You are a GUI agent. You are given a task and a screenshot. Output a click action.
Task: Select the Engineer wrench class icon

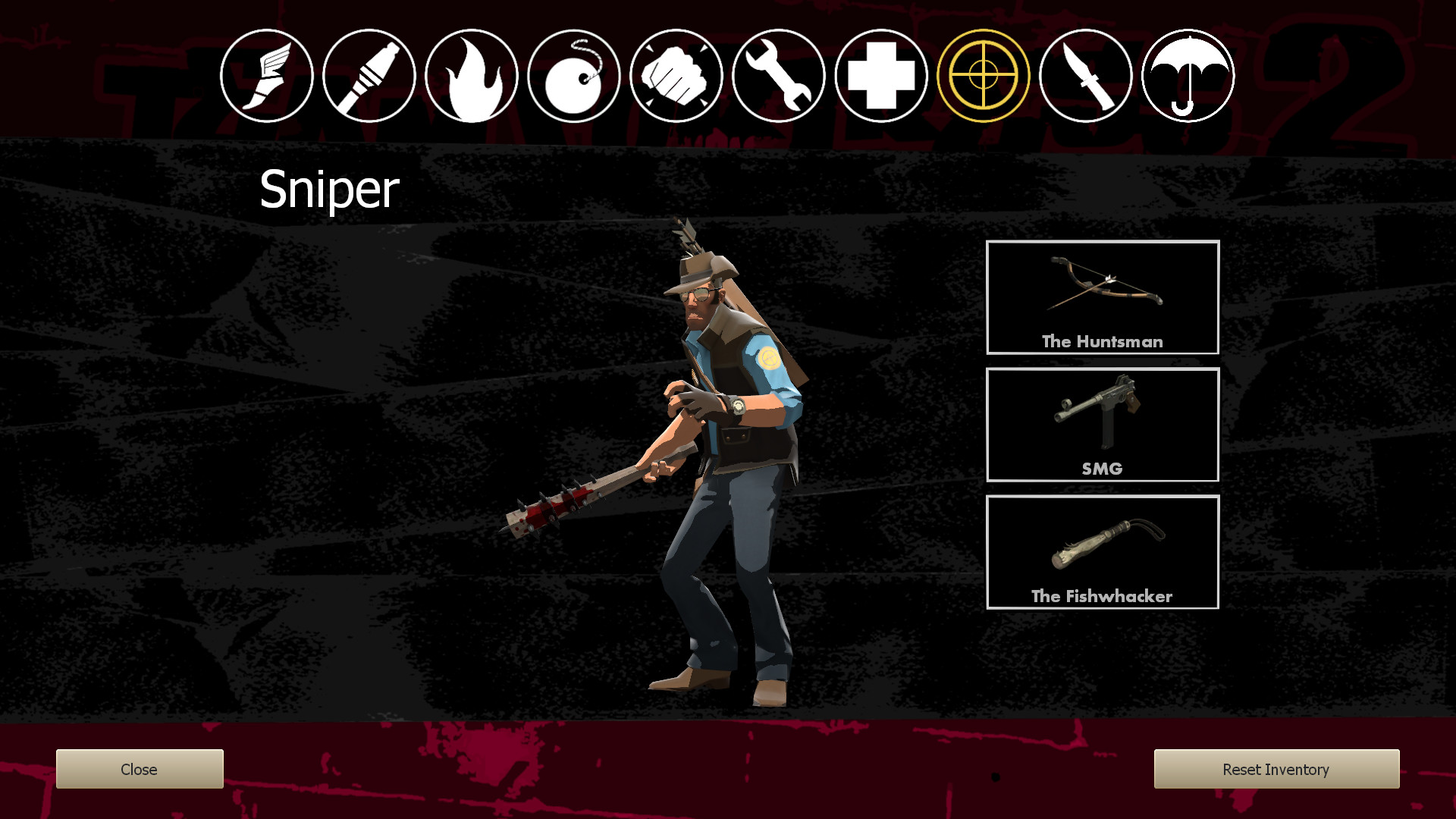(780, 75)
